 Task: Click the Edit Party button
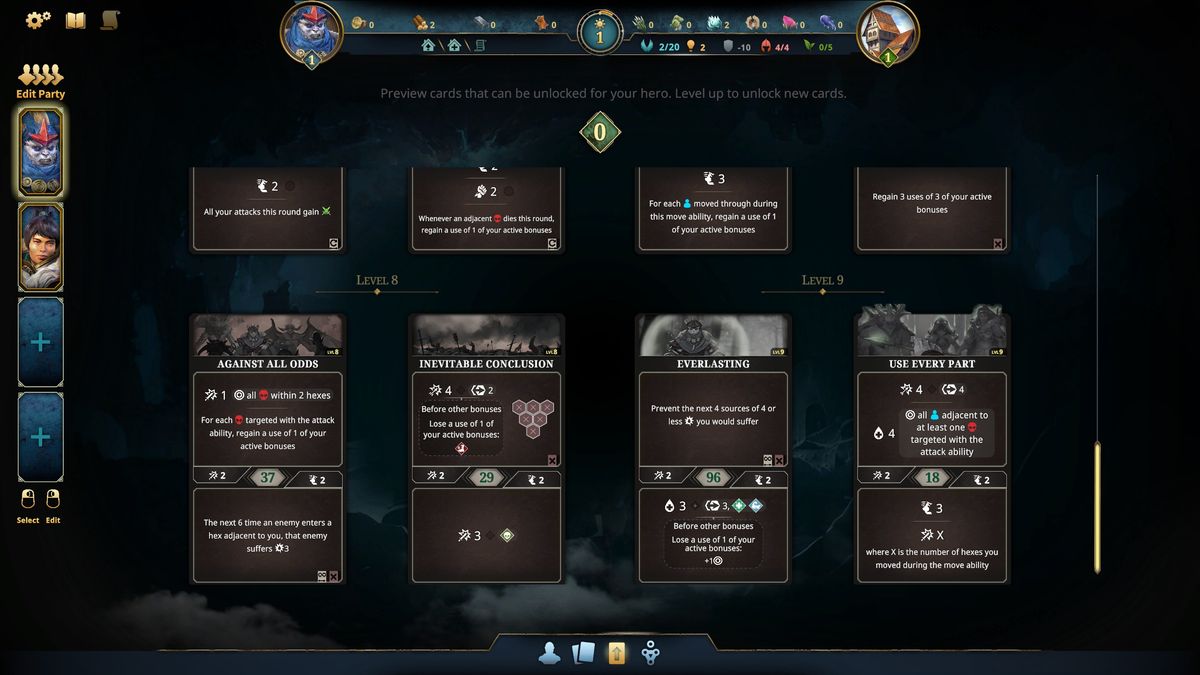point(40,82)
